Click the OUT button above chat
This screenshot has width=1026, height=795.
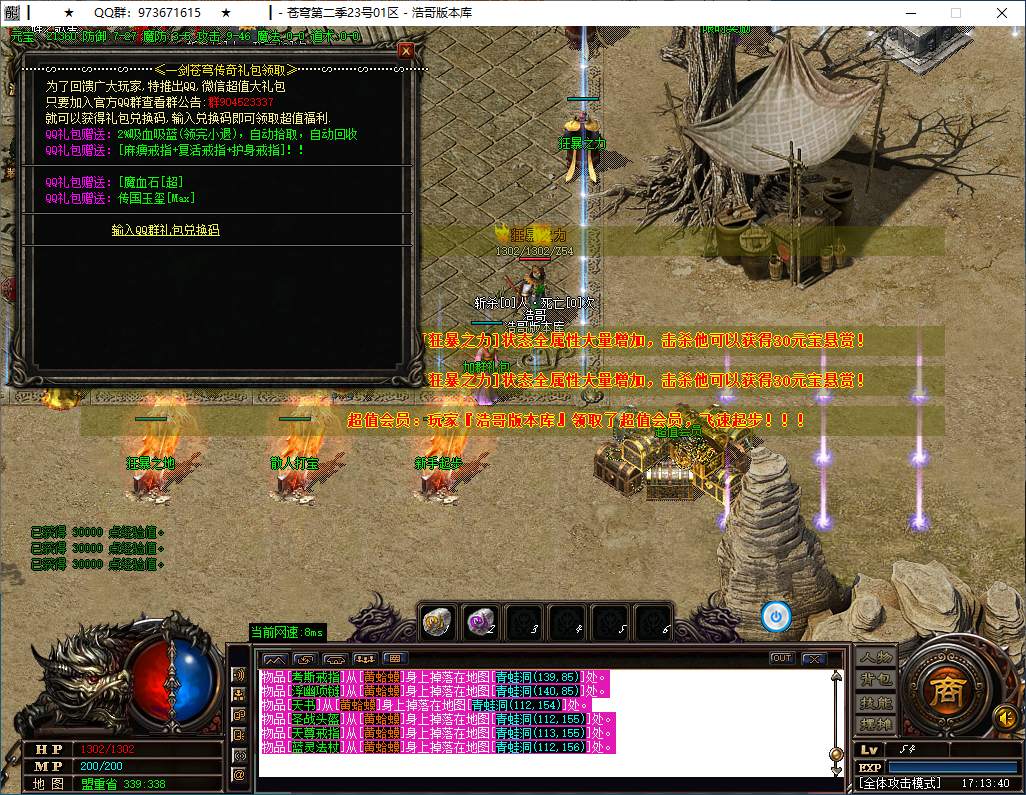point(782,658)
